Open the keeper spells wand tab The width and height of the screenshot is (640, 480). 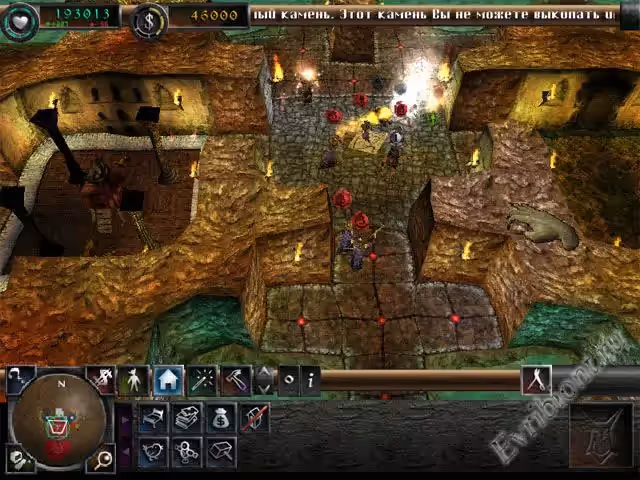pyautogui.click(x=203, y=380)
